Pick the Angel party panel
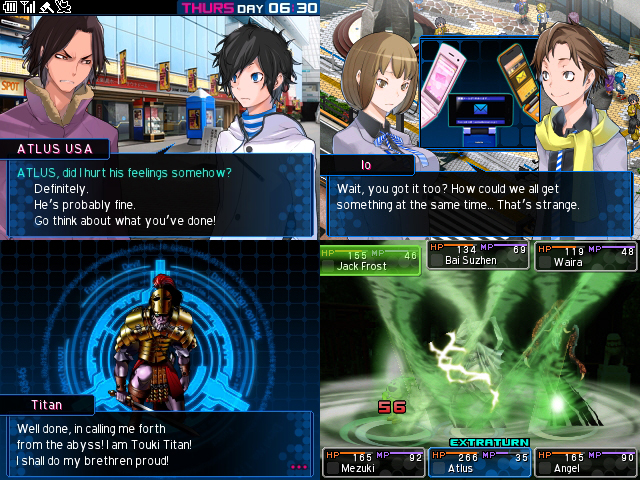The image size is (640, 480). pos(585,461)
